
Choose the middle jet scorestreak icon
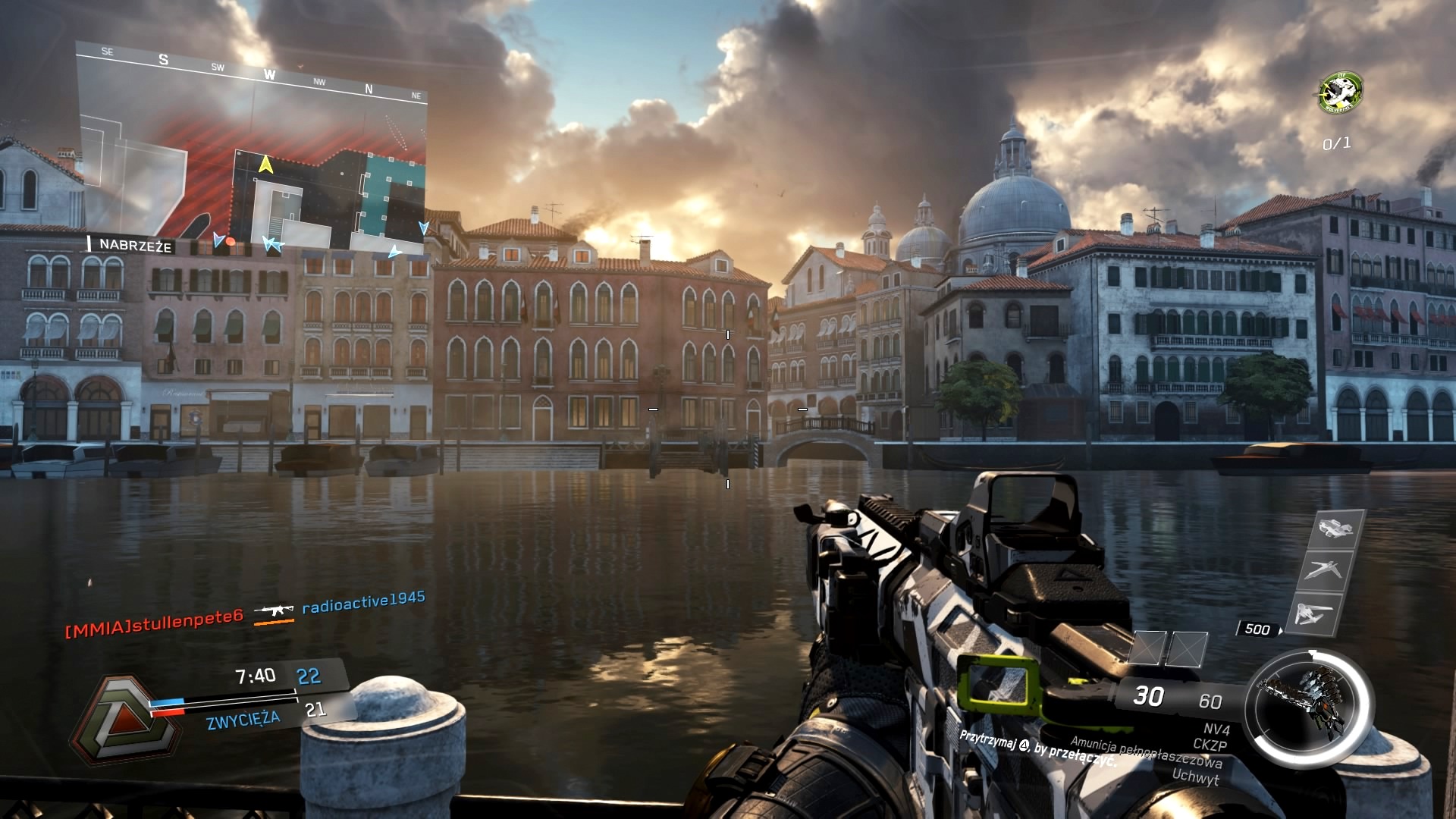1323,570
